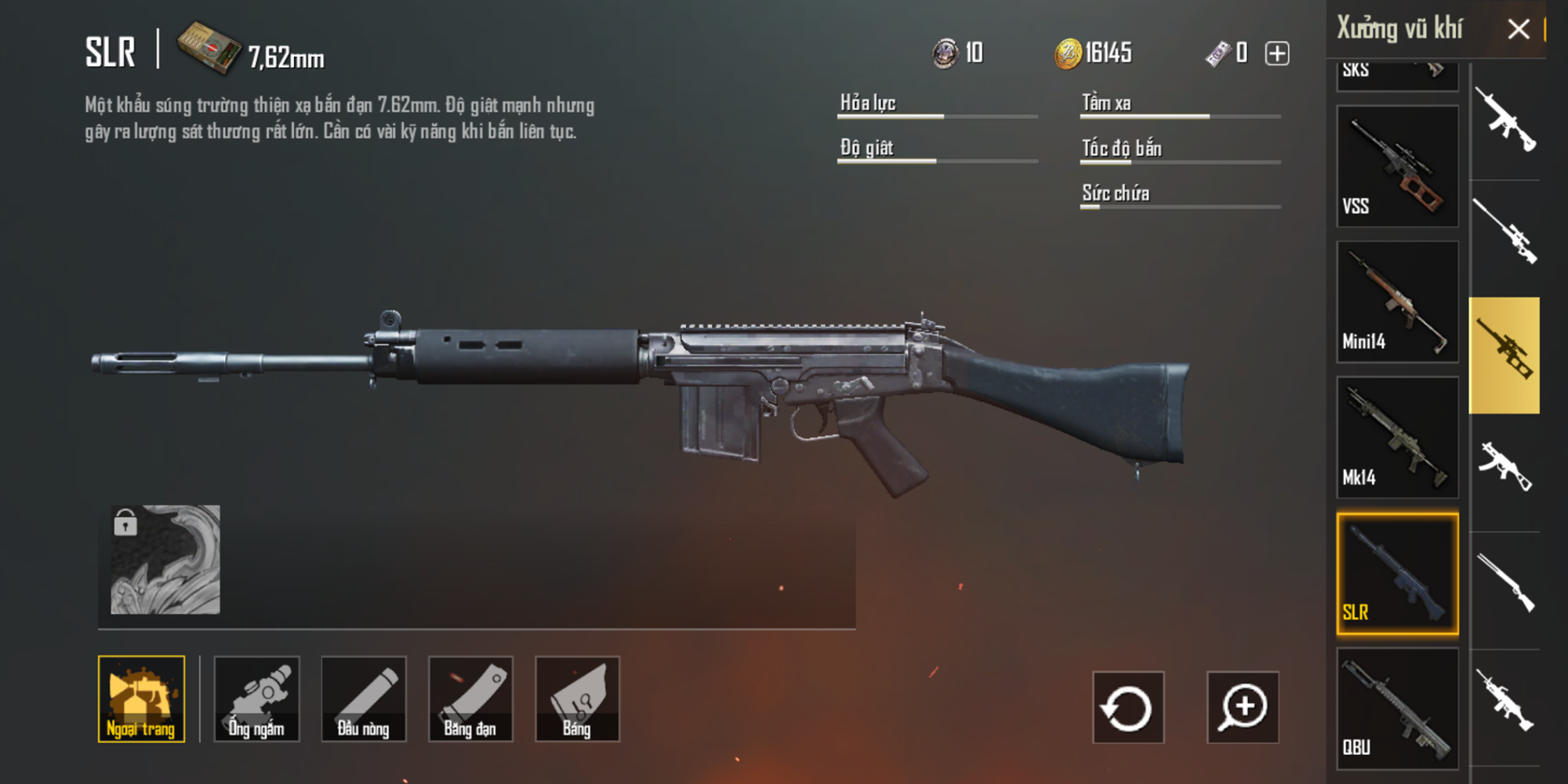Screen dimensions: 1568x784
Task: Click the plus icon to add cash
Action: coord(1277,52)
